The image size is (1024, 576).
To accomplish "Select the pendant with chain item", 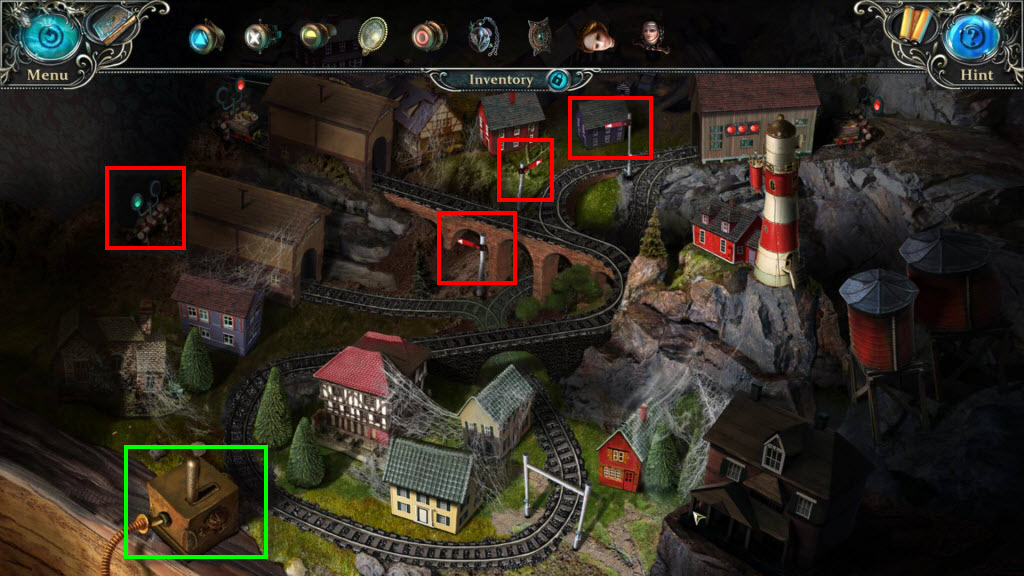I will tap(485, 37).
